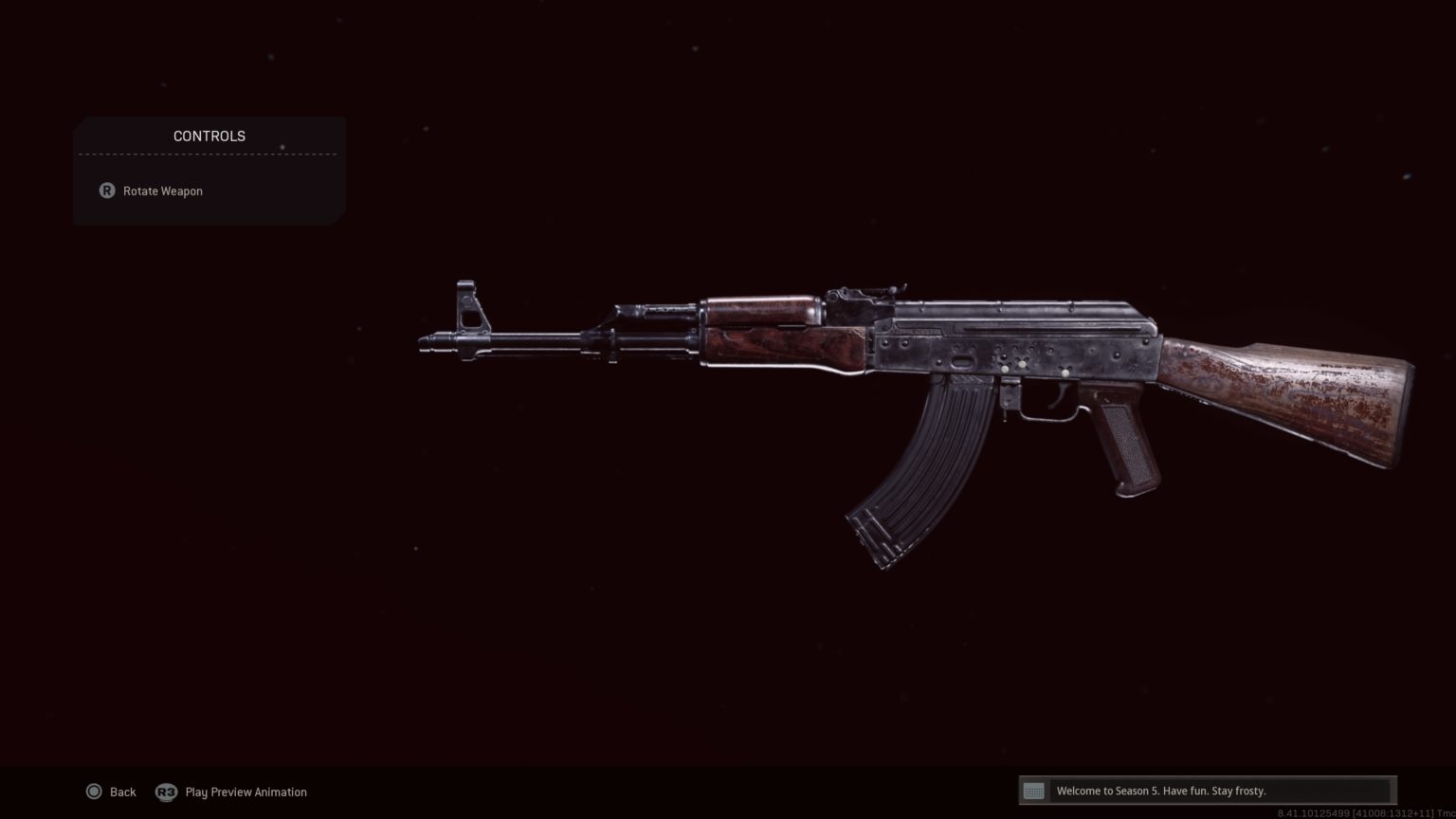Activate Play Preview Animation
1456x819 pixels.
[246, 792]
